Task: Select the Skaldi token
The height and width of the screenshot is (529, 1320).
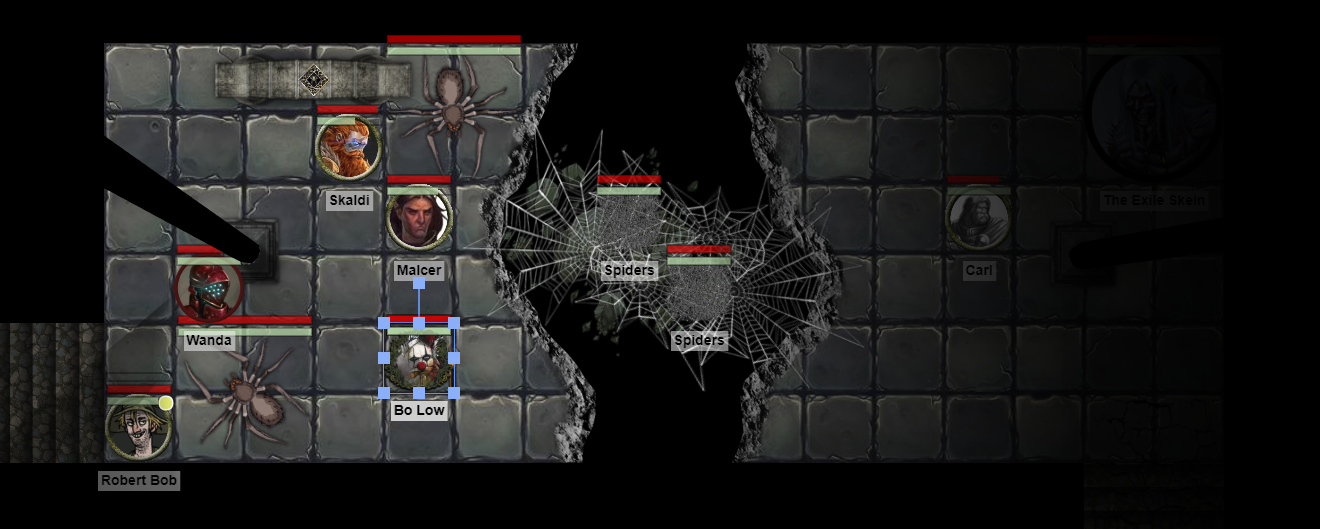Action: coord(348,148)
